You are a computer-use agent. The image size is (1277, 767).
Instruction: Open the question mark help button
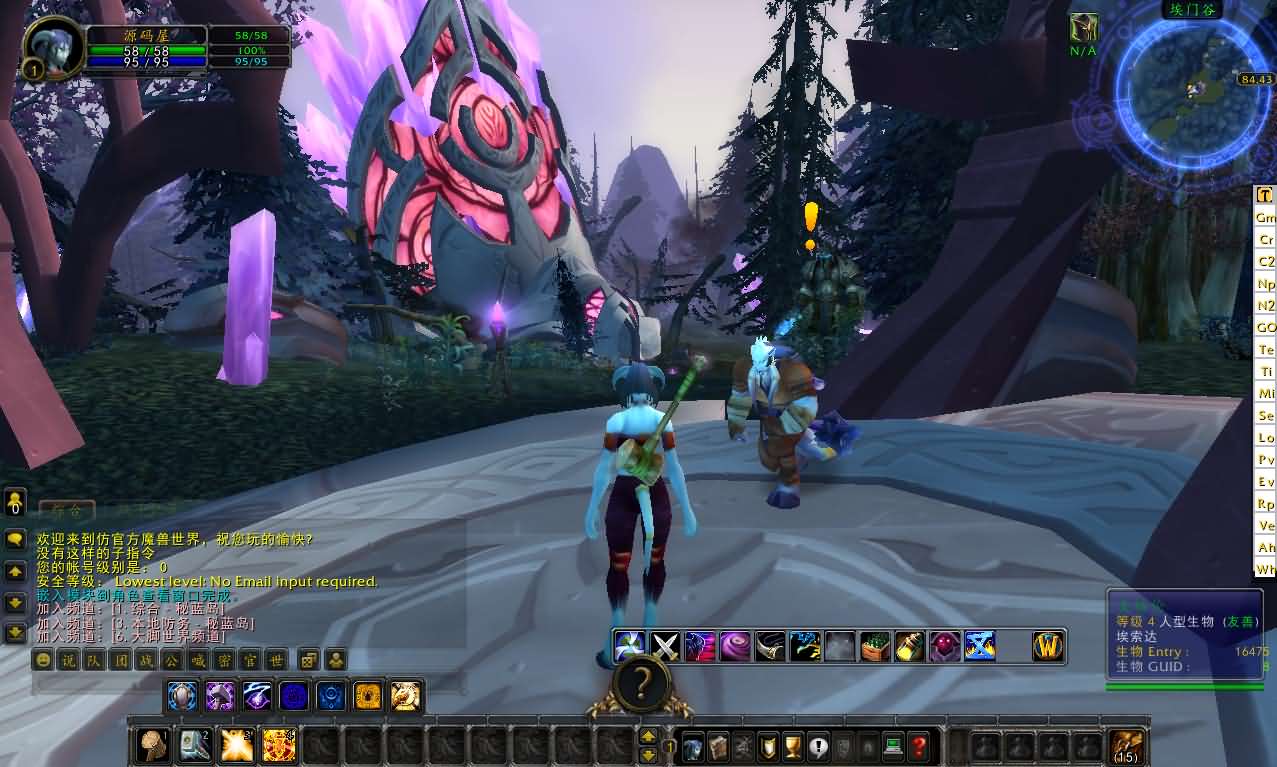point(641,684)
